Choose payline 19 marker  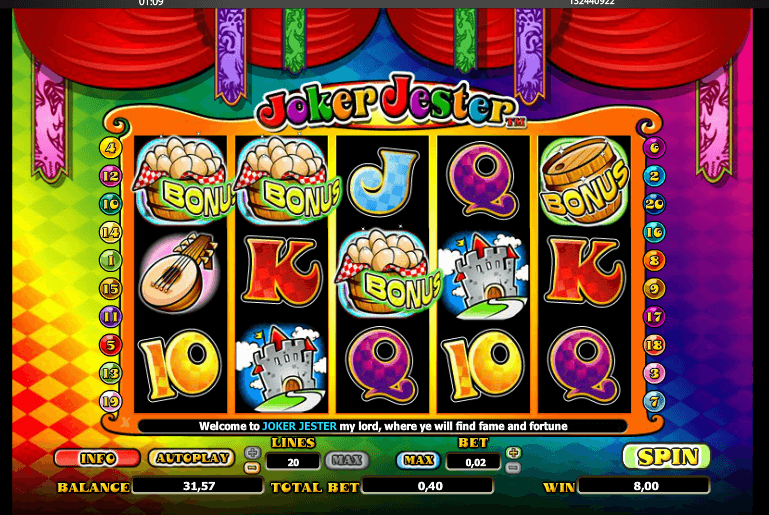pyautogui.click(x=110, y=402)
